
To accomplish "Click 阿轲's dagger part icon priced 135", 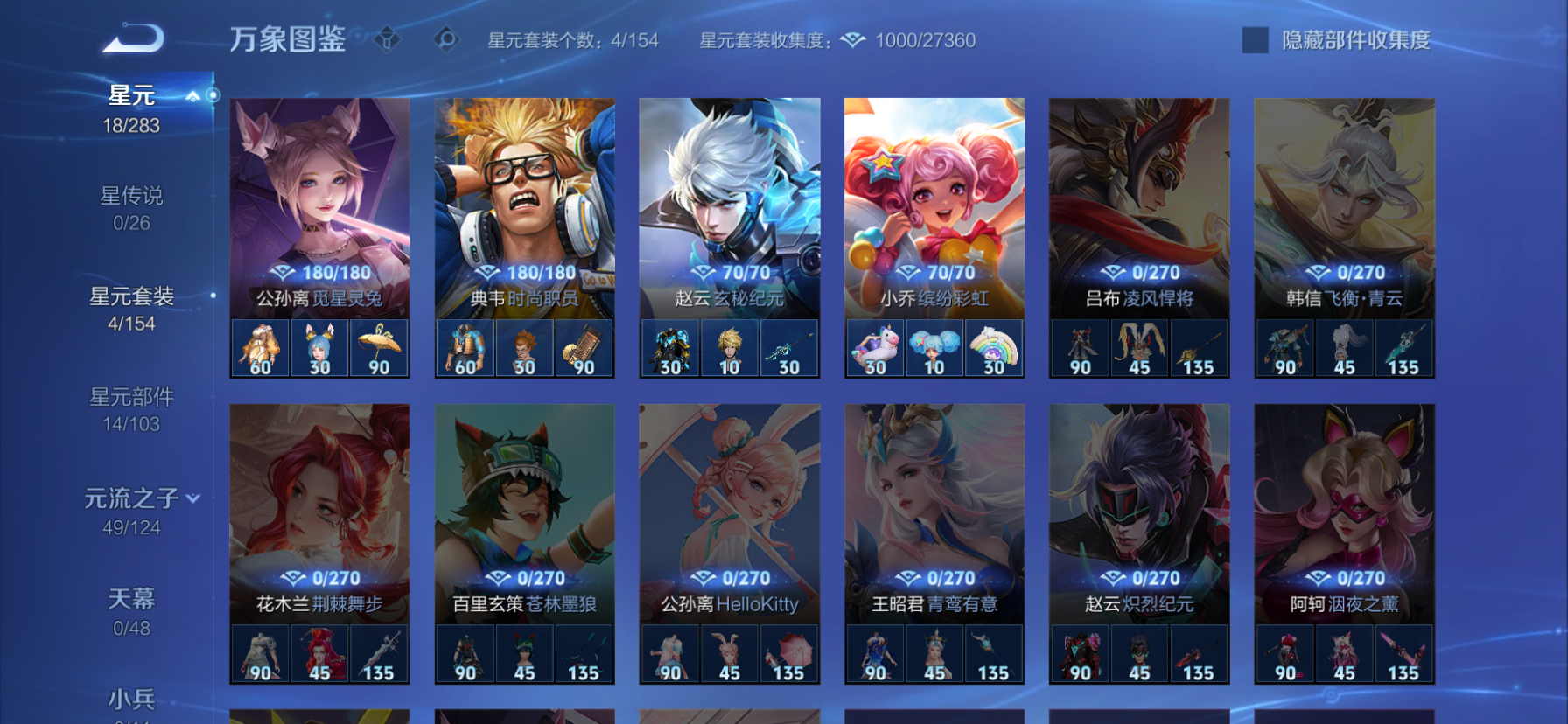I will tap(1405, 655).
